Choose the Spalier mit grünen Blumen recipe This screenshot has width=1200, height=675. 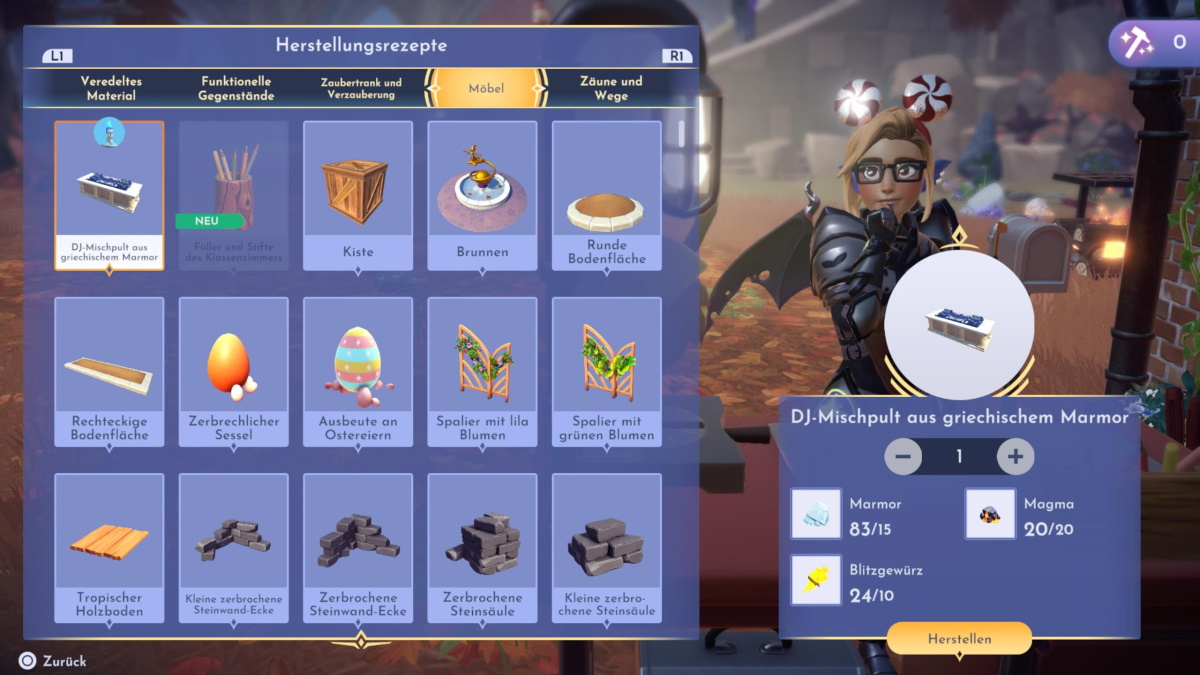[606, 371]
